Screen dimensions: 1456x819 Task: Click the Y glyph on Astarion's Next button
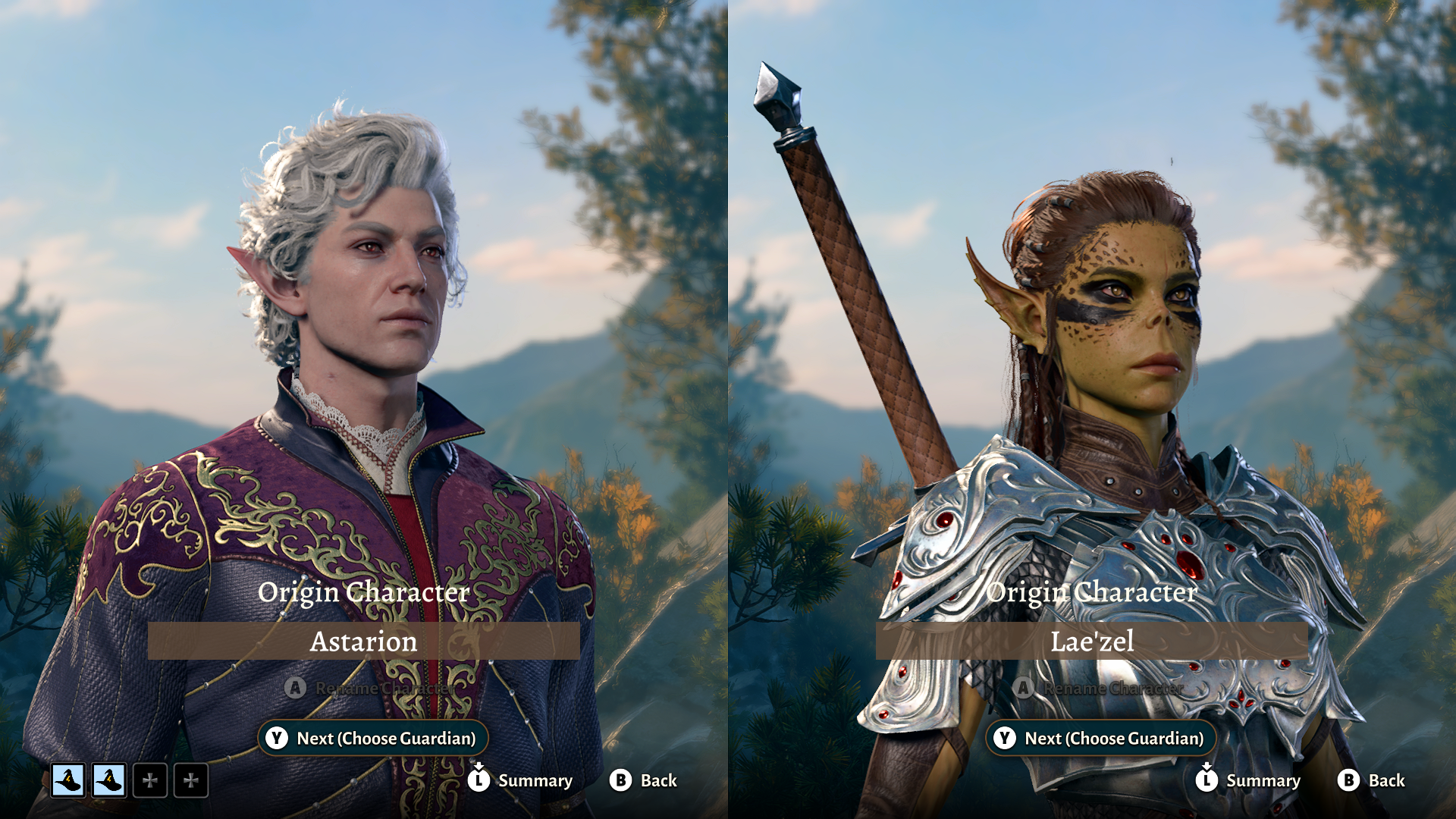pyautogui.click(x=278, y=737)
